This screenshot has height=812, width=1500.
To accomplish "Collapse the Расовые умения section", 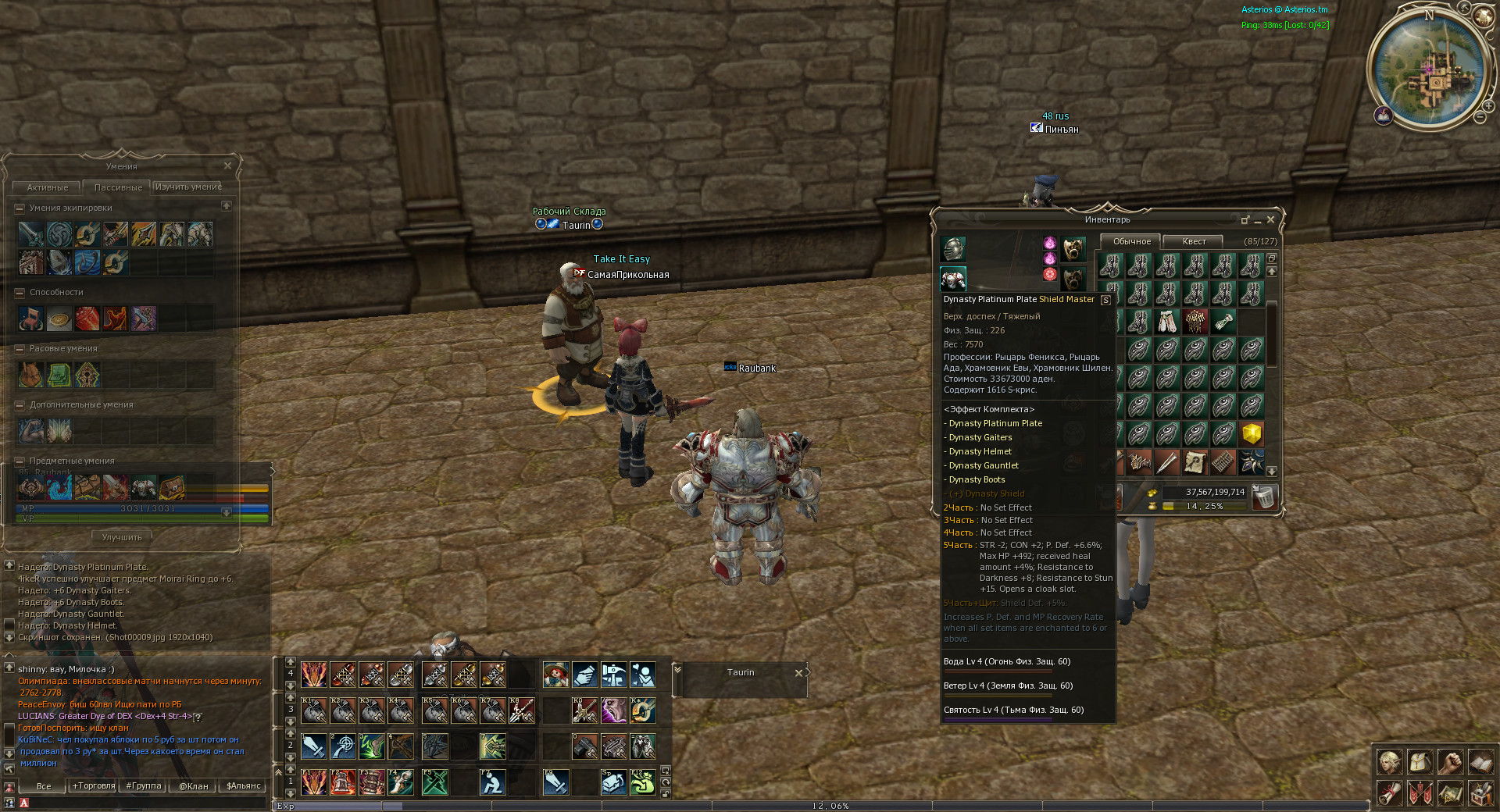I will [x=20, y=348].
